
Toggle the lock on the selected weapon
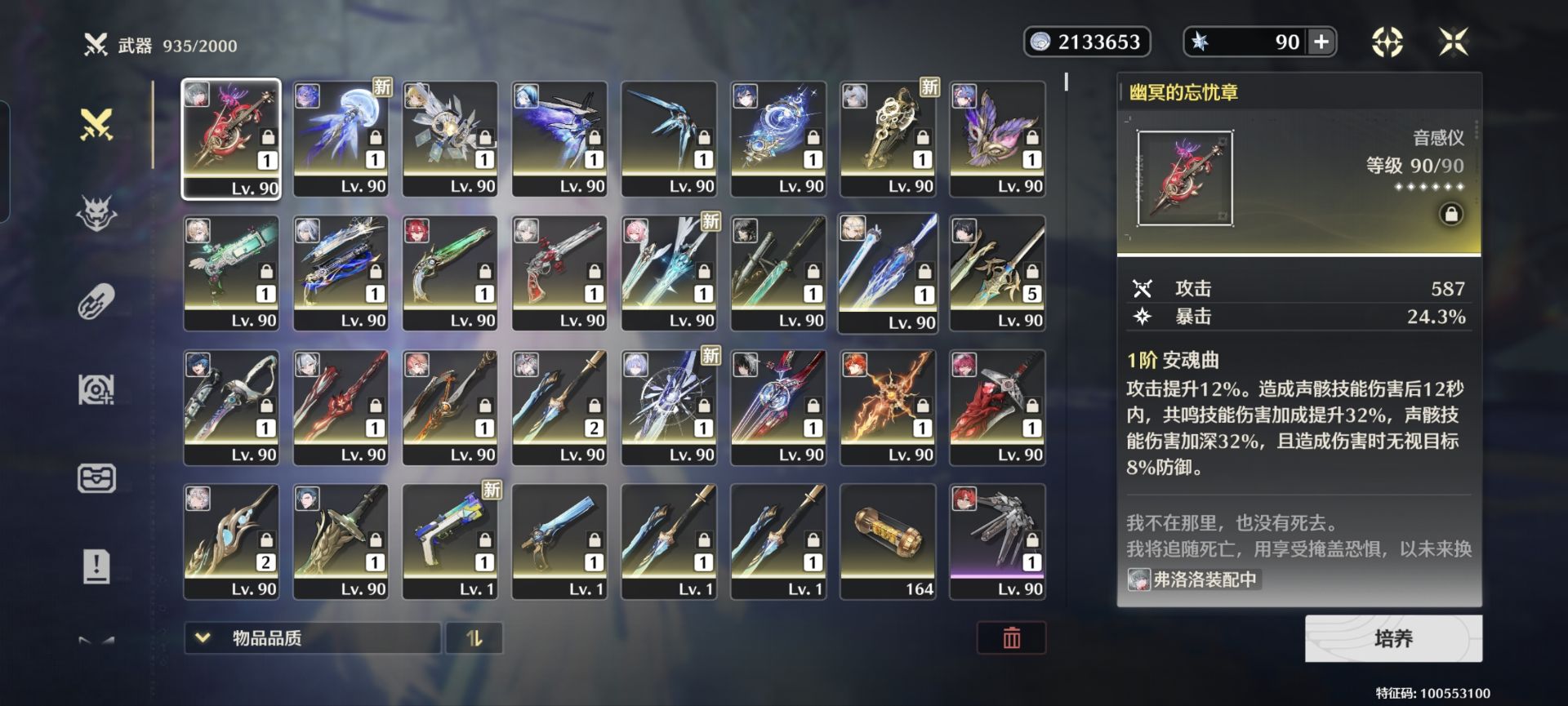pos(1451,215)
